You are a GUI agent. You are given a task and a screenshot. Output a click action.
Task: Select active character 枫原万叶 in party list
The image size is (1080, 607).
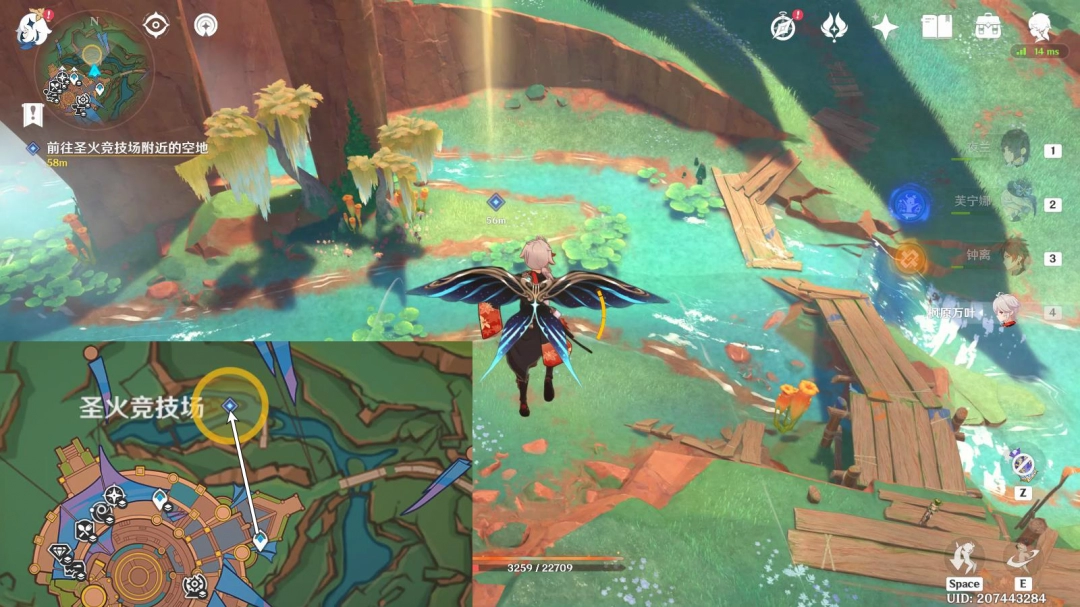tap(1009, 311)
